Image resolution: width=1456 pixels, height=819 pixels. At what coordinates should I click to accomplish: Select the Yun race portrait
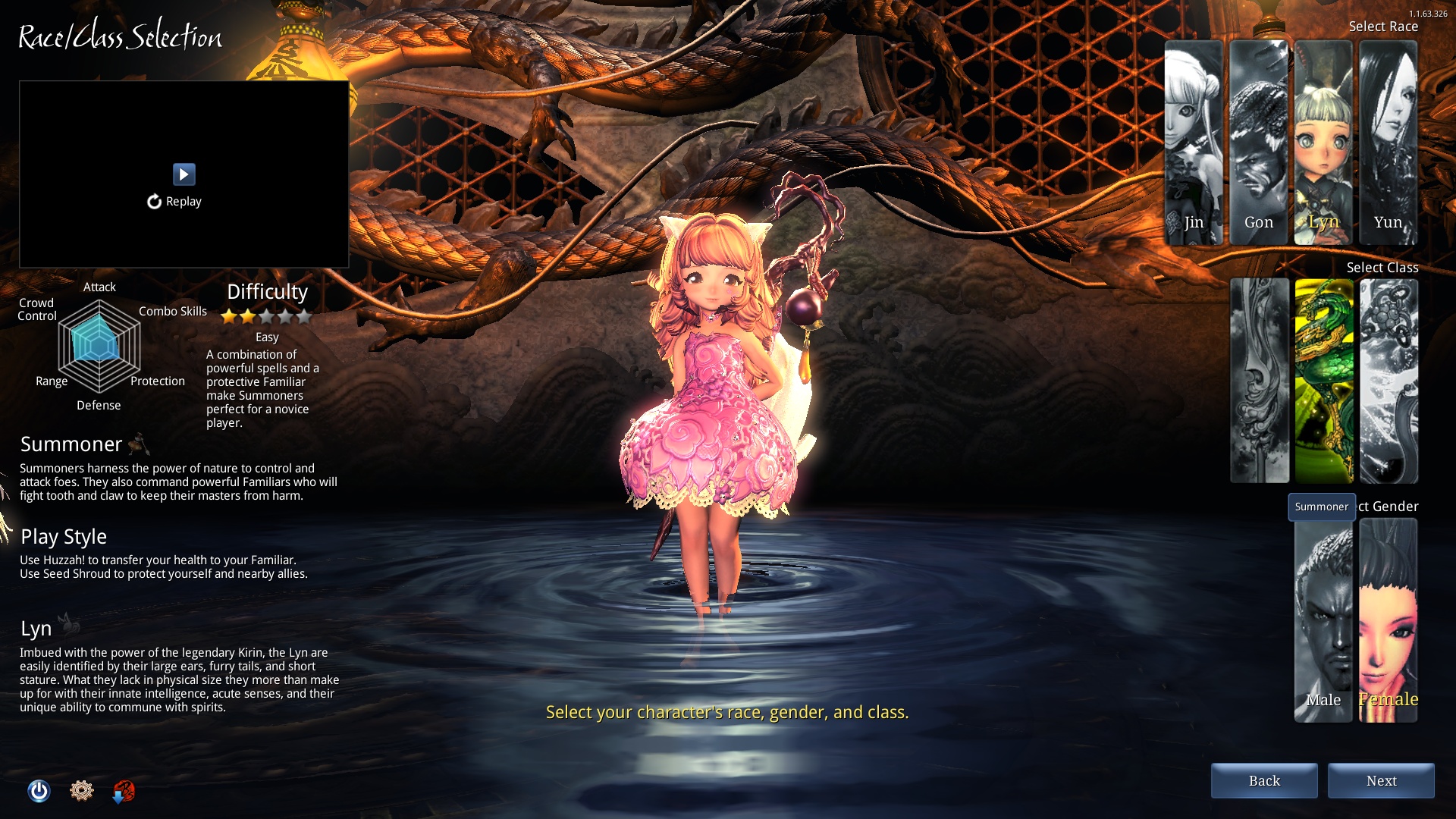[x=1388, y=143]
